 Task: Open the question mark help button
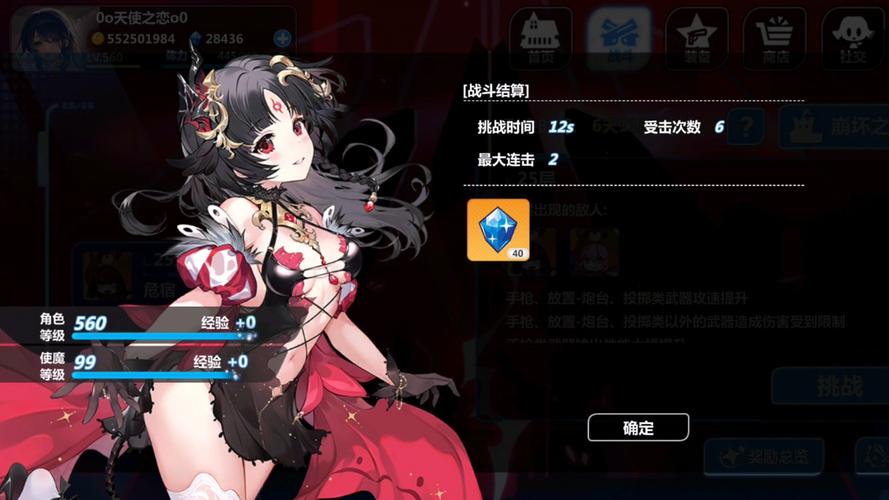pos(746,127)
